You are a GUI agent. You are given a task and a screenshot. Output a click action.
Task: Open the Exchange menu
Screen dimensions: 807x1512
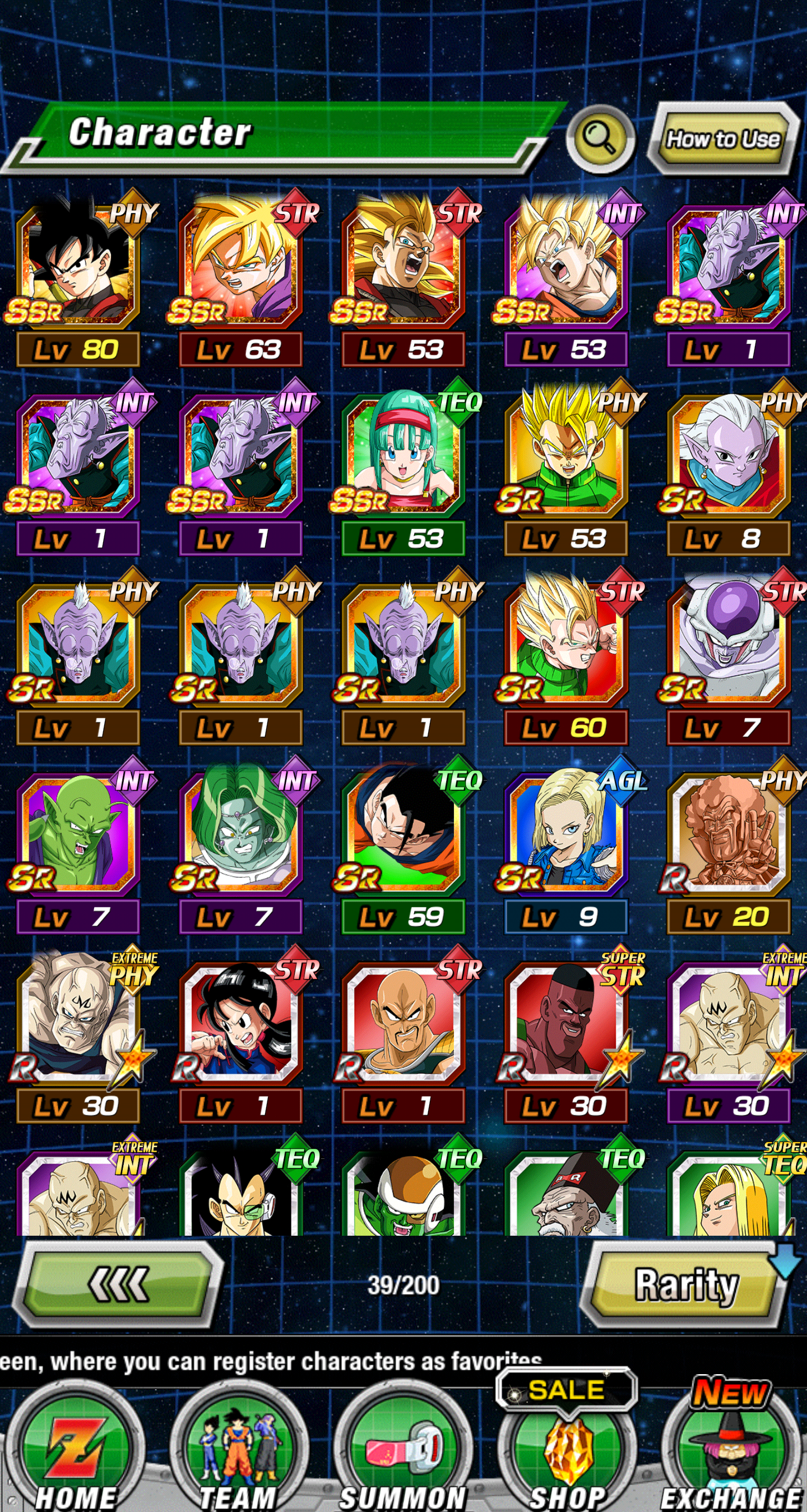coord(731,1449)
